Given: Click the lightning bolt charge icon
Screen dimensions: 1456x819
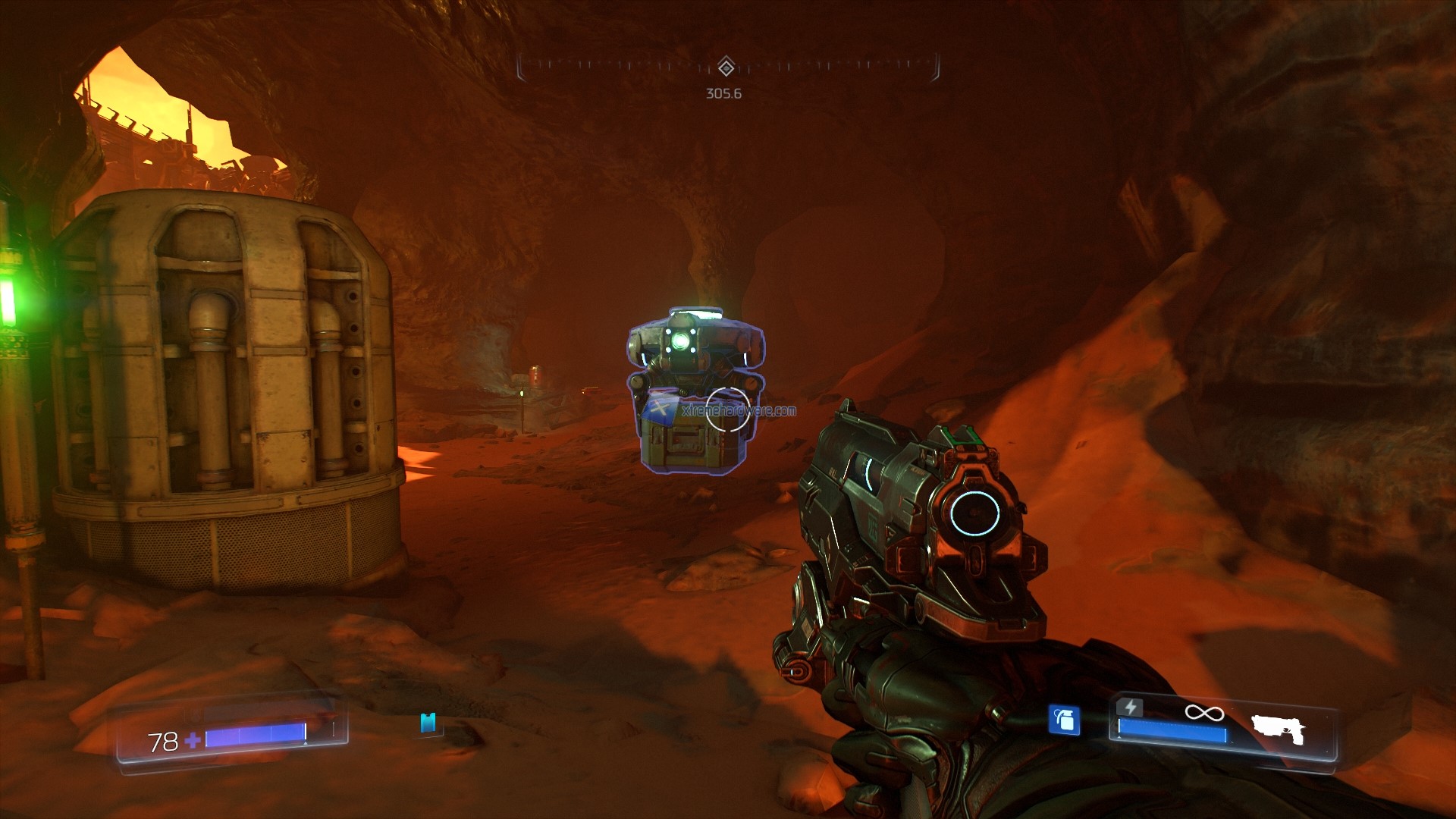Looking at the screenshot, I should coord(1131,708).
